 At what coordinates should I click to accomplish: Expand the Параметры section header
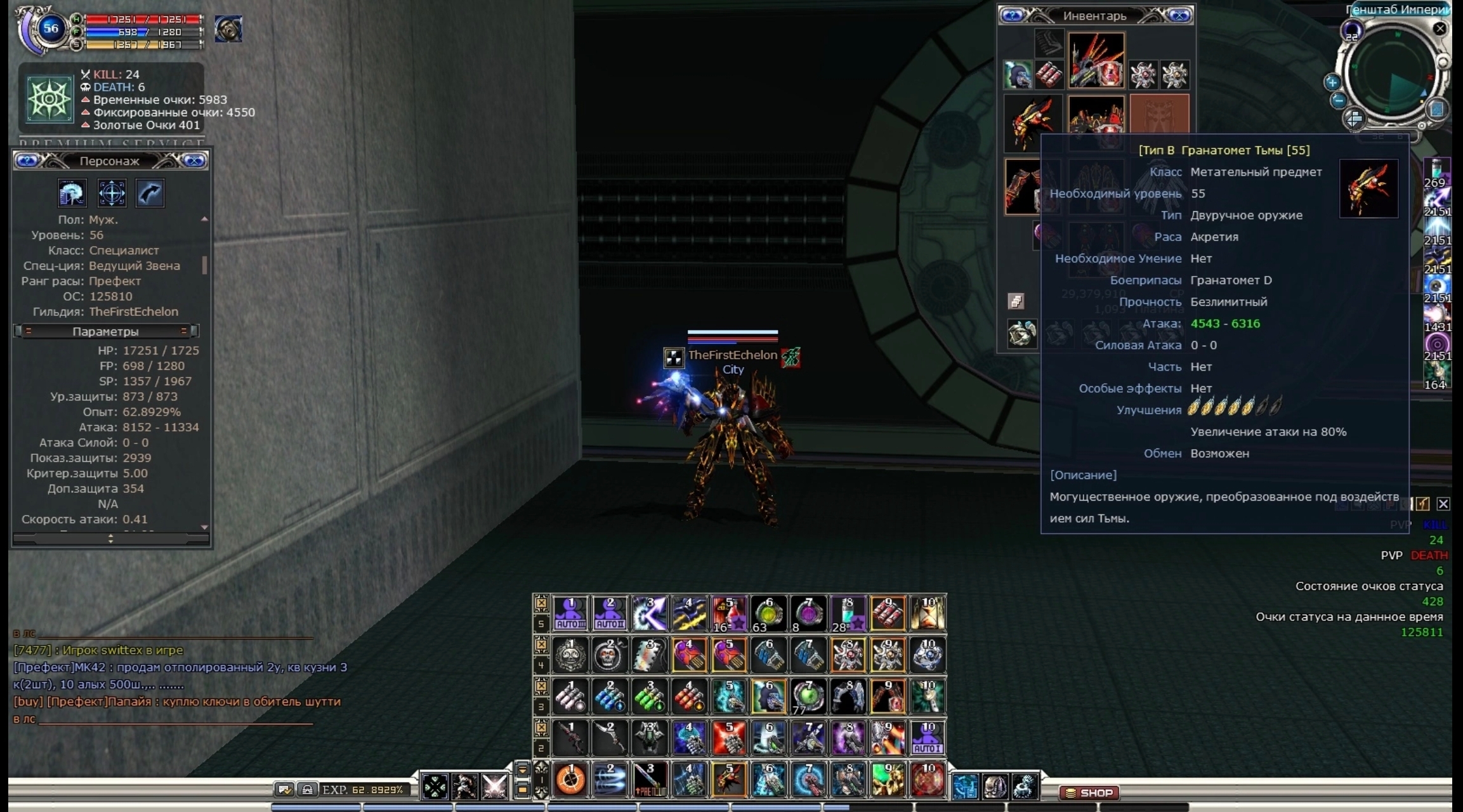[x=106, y=331]
